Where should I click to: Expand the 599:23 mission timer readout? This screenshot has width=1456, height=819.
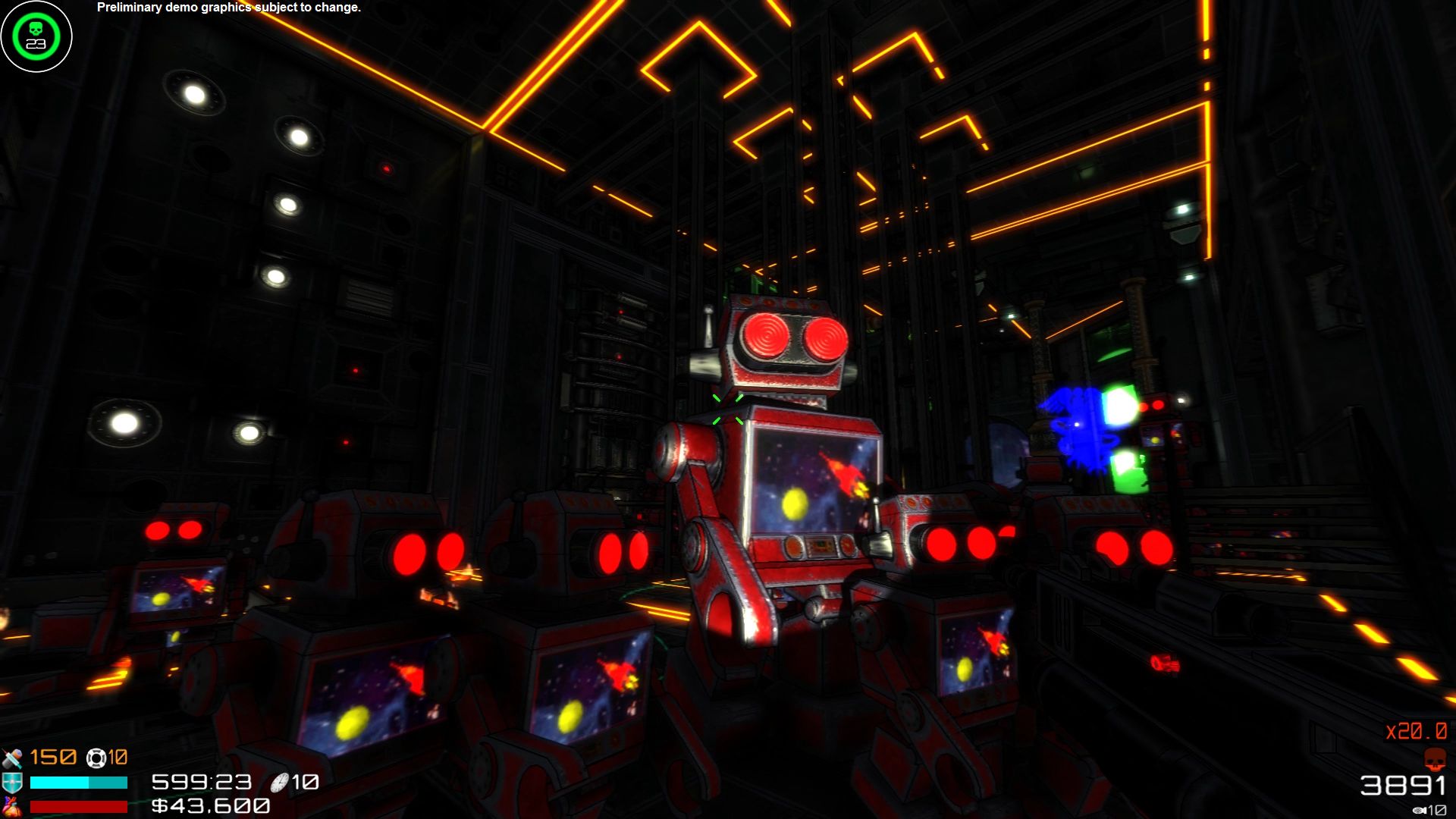pyautogui.click(x=199, y=783)
